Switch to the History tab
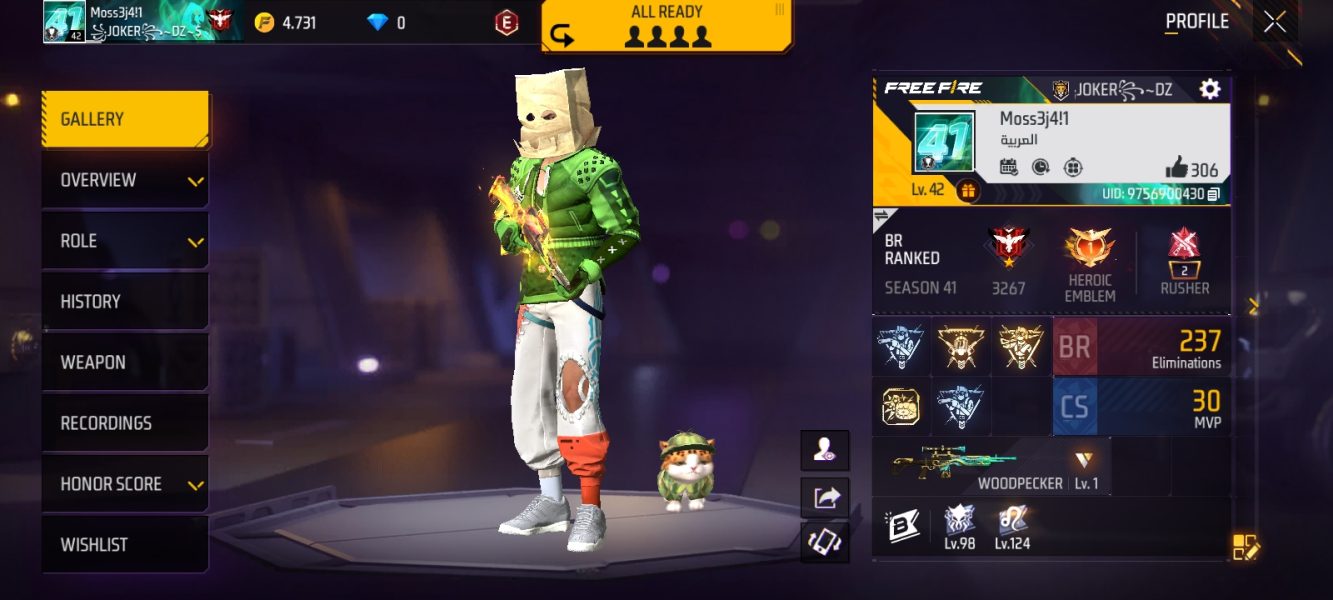 point(125,302)
